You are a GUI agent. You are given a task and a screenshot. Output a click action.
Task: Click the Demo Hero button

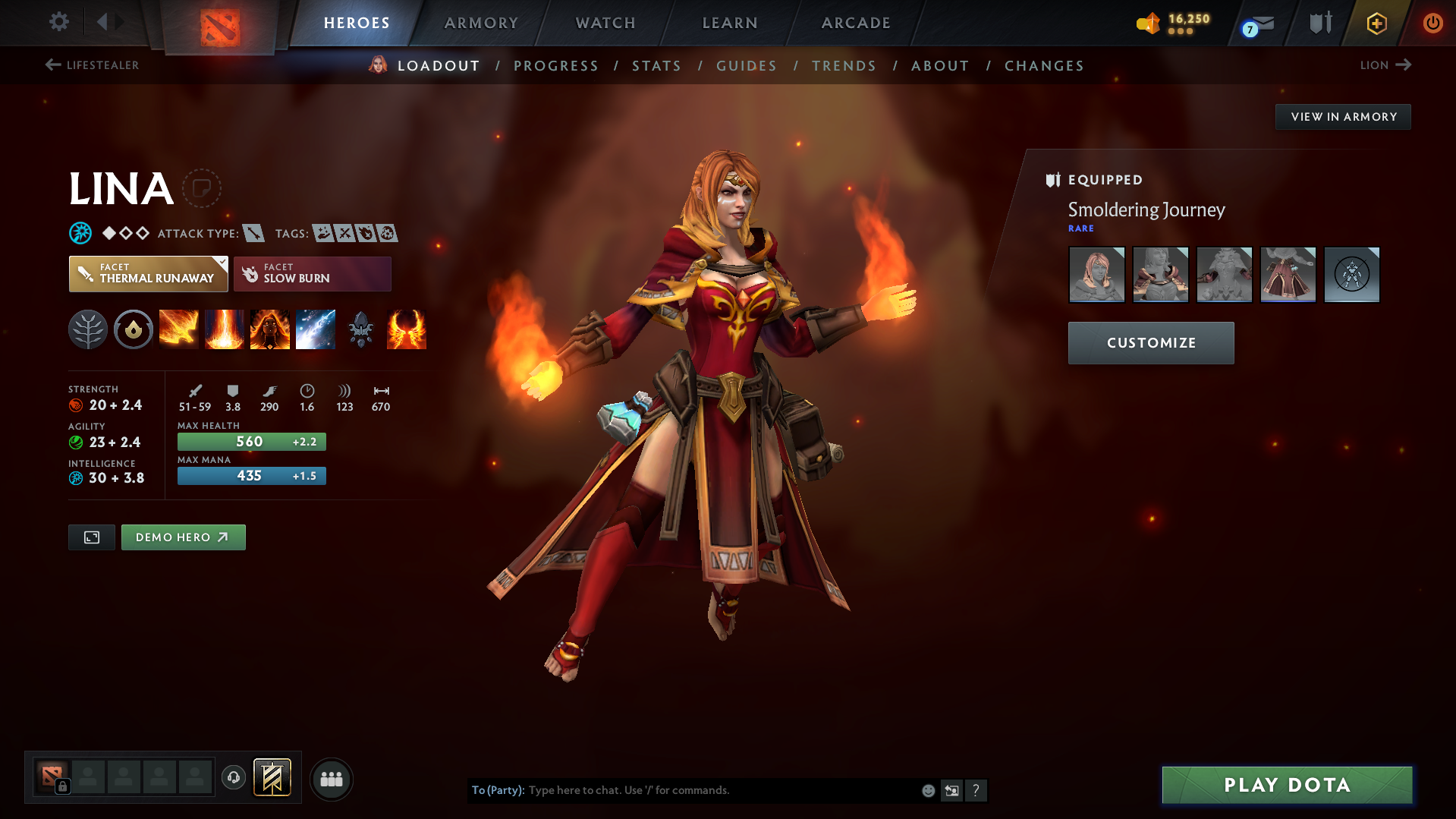click(x=183, y=537)
